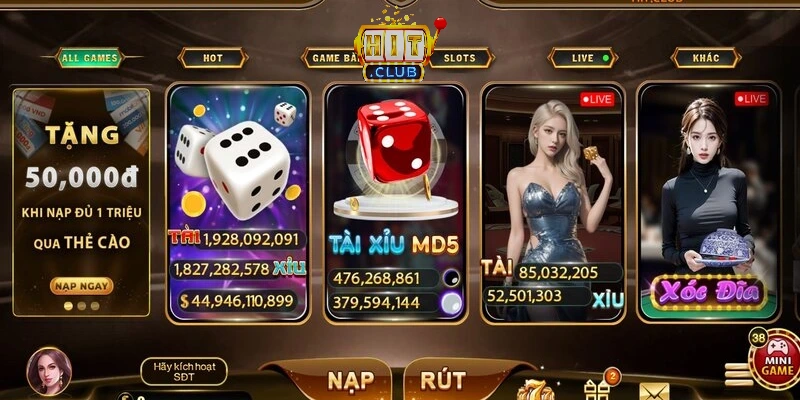This screenshot has width=800, height=400.
Task: Click the player avatar portrait
Action: [47, 372]
